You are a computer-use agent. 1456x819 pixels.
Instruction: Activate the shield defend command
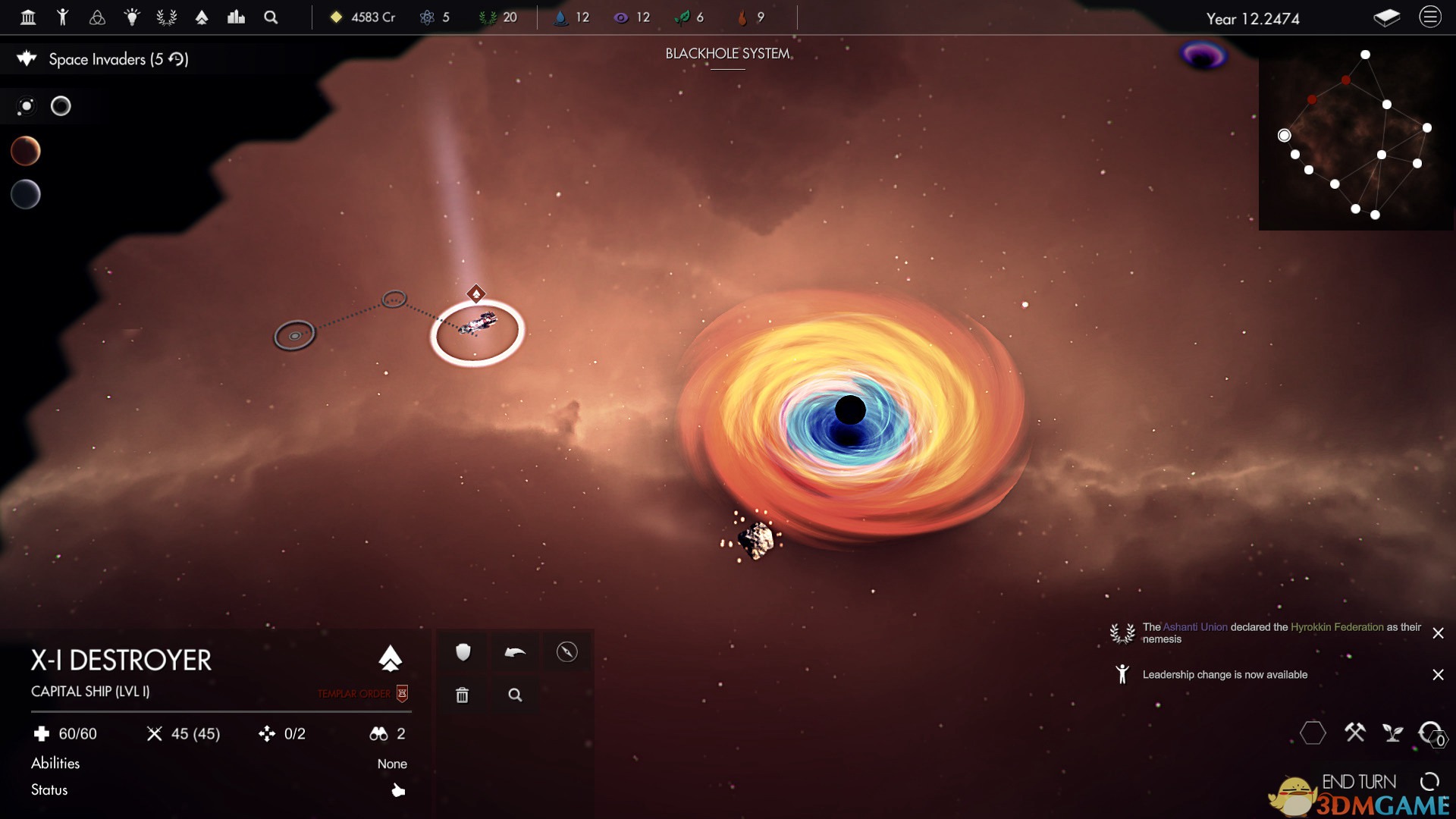pos(463,652)
